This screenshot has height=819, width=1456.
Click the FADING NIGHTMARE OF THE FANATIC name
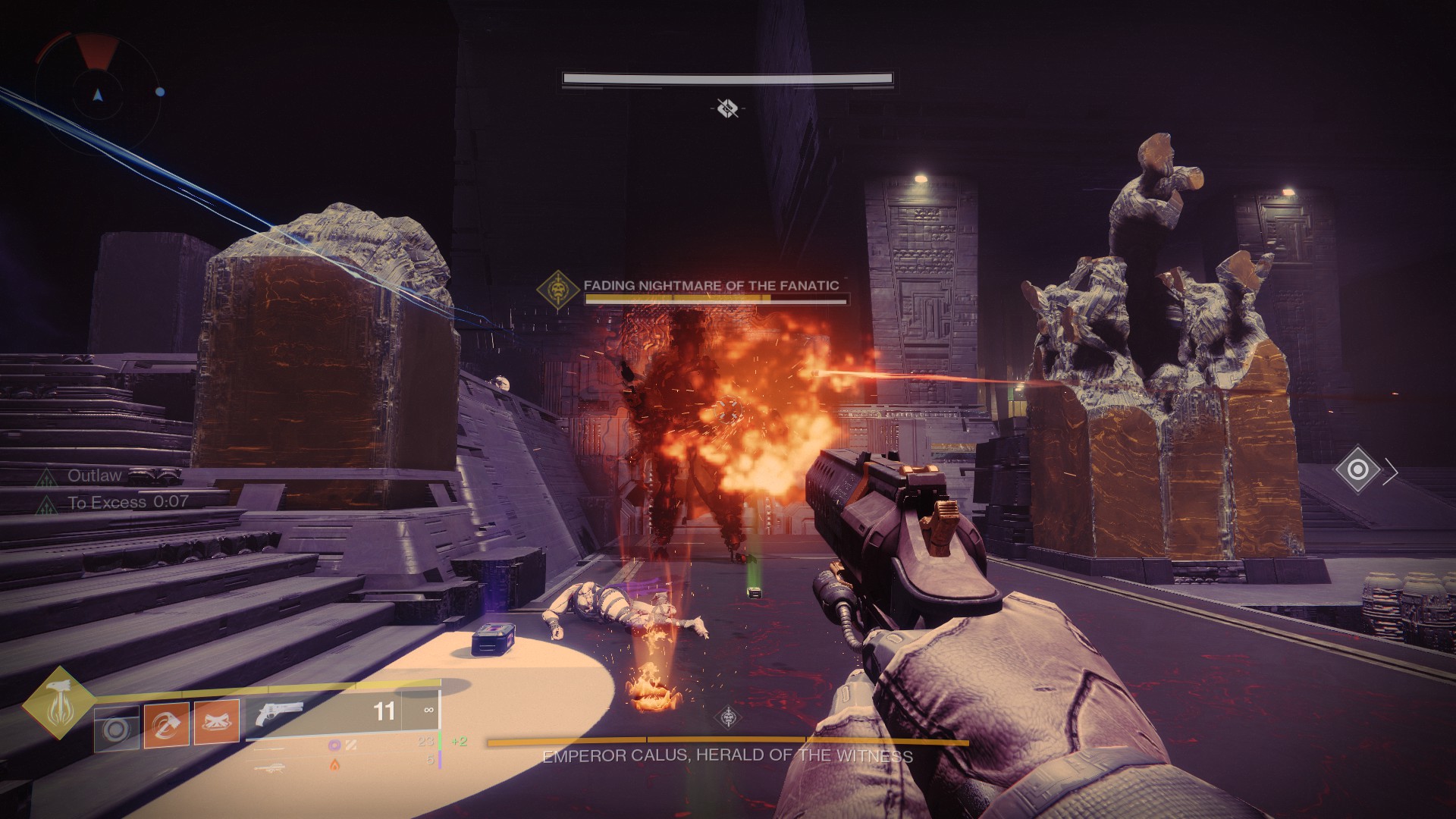pos(711,286)
